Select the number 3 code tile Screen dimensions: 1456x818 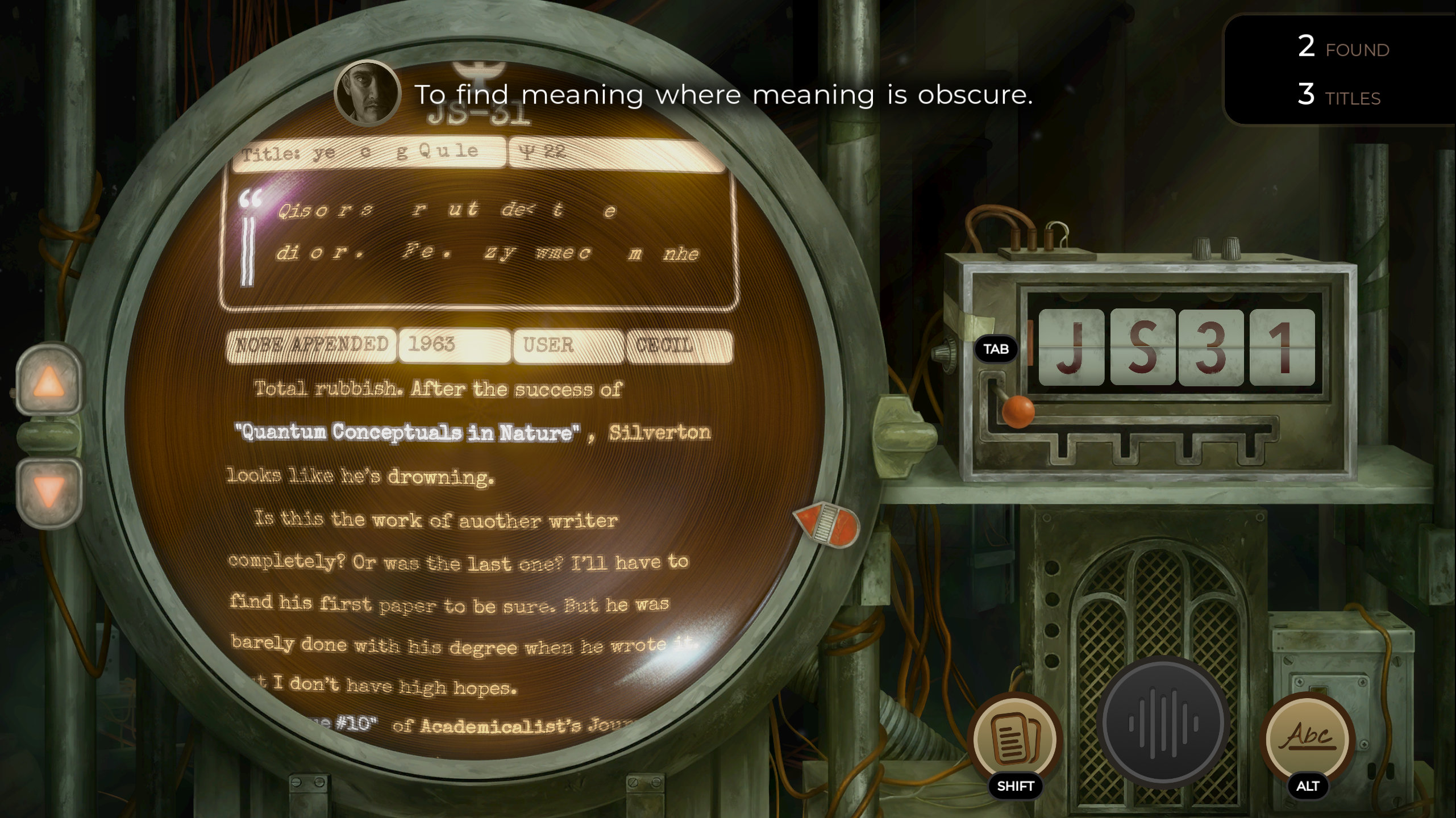(1211, 348)
